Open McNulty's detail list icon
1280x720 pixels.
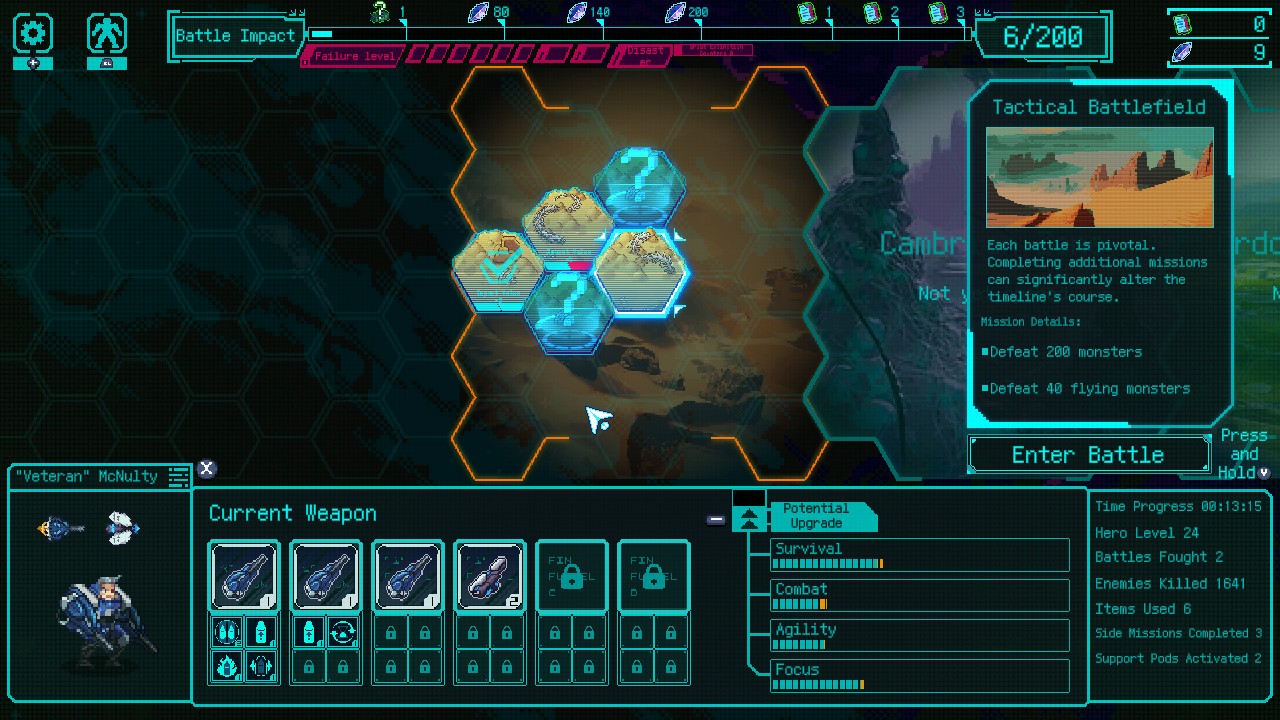pyautogui.click(x=178, y=477)
